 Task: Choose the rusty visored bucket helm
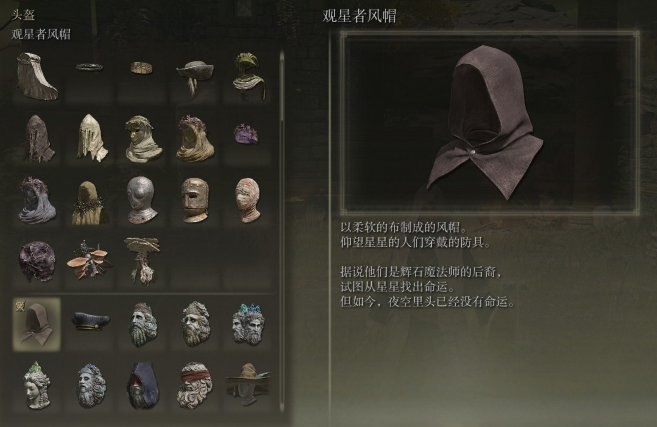[194, 199]
